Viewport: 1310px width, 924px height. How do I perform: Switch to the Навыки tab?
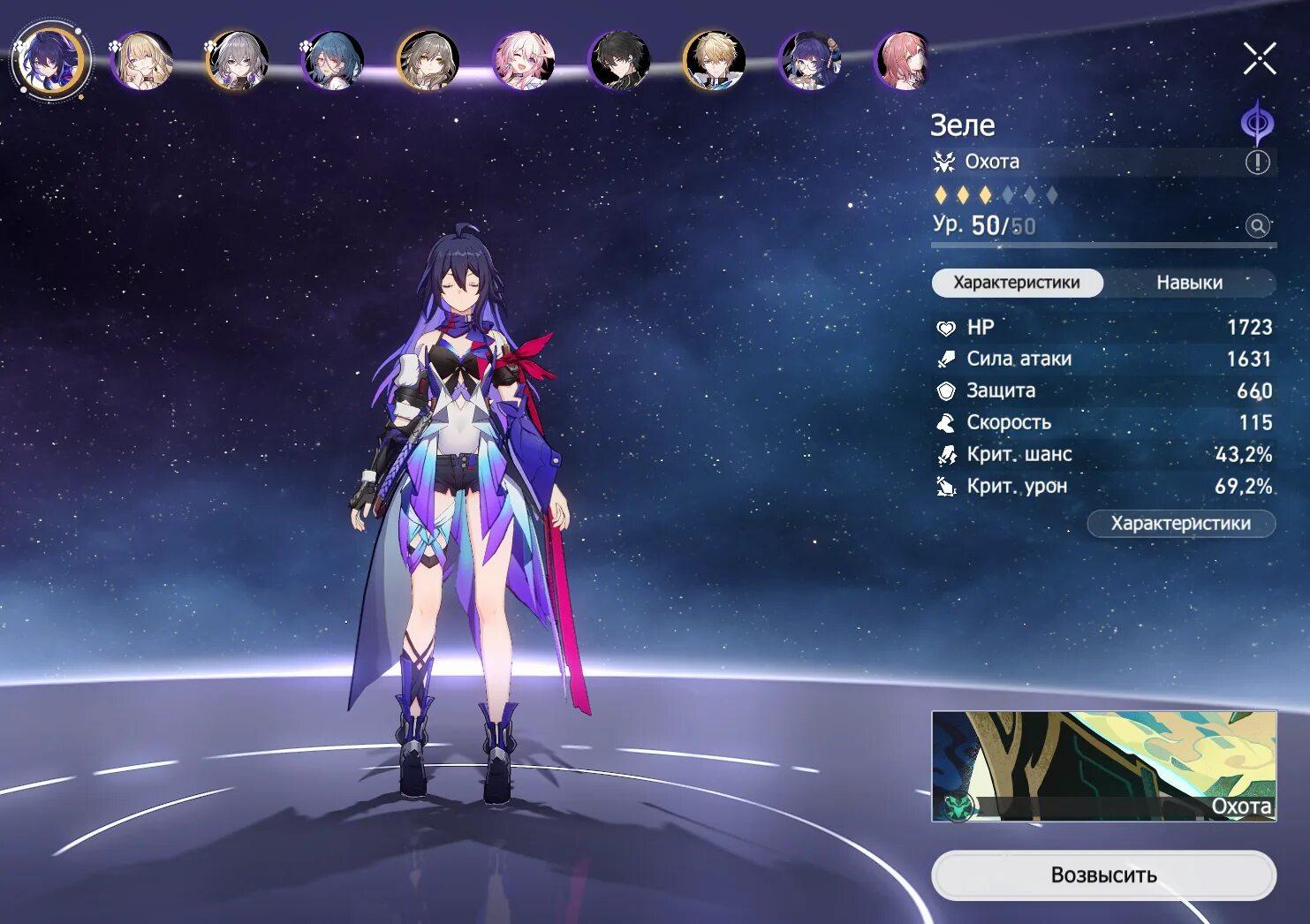tap(1189, 283)
